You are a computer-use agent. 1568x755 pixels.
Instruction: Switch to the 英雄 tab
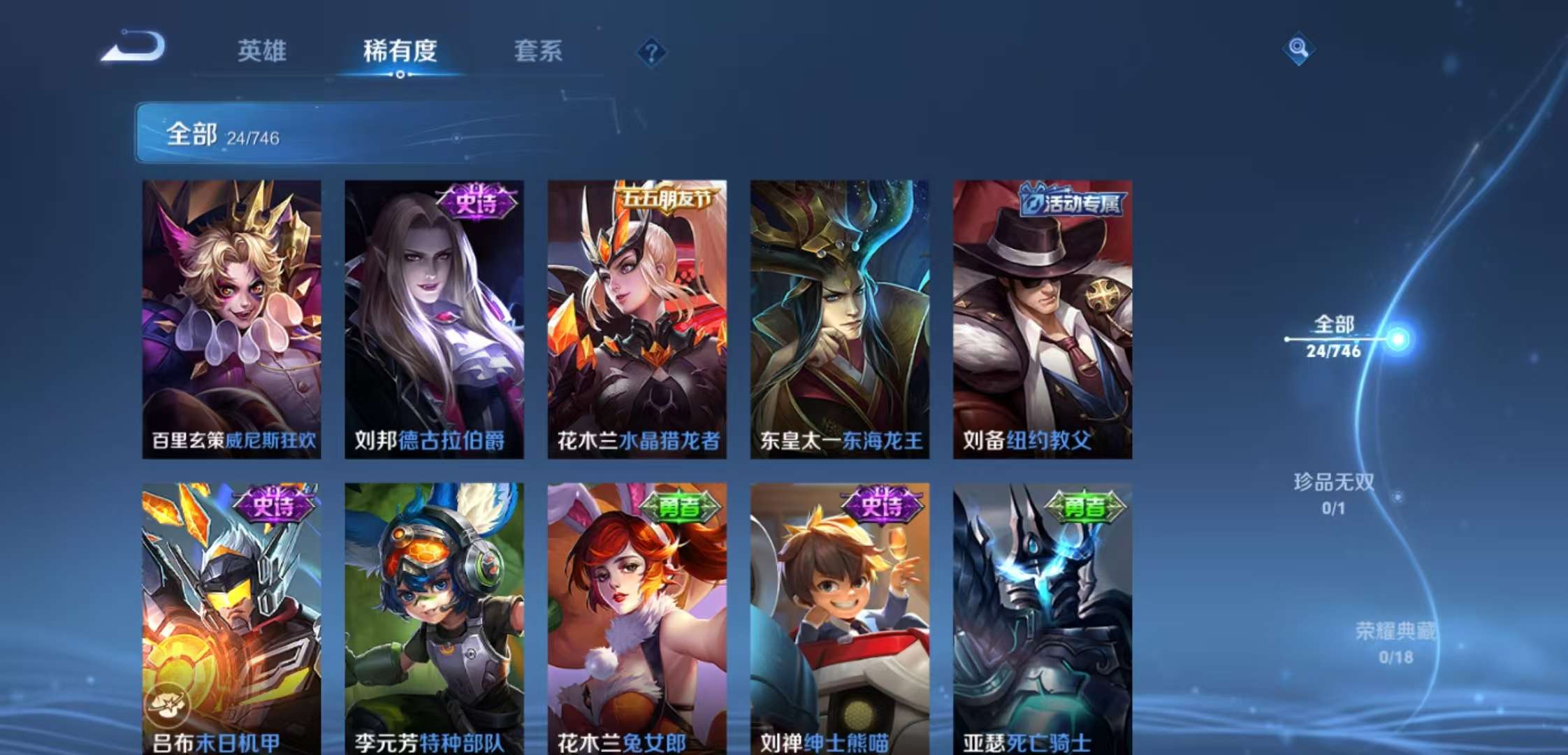264,51
